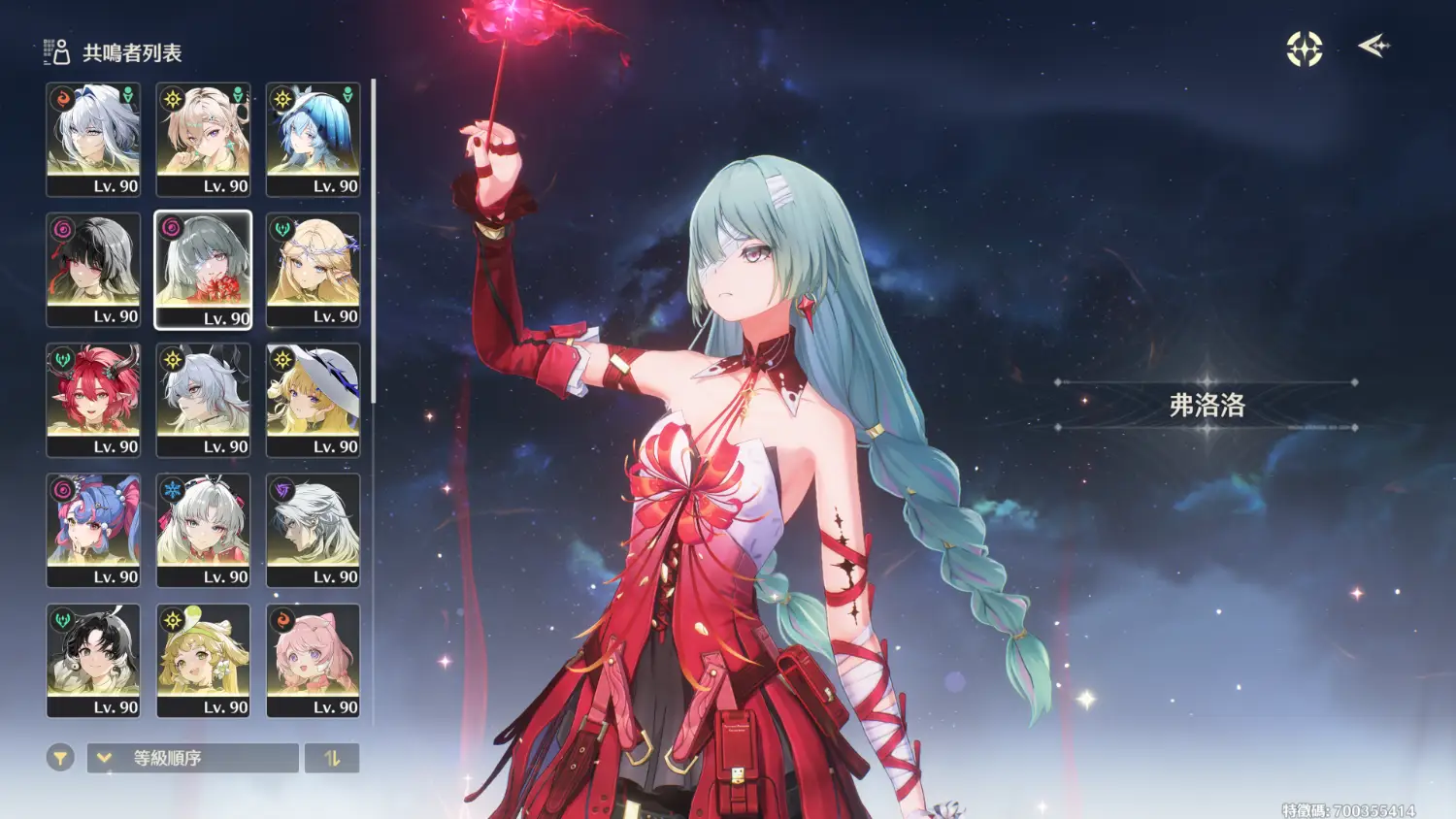1456x819 pixels.
Task: Pick the black-and-white haired resonator portrait
Action: 93,270
